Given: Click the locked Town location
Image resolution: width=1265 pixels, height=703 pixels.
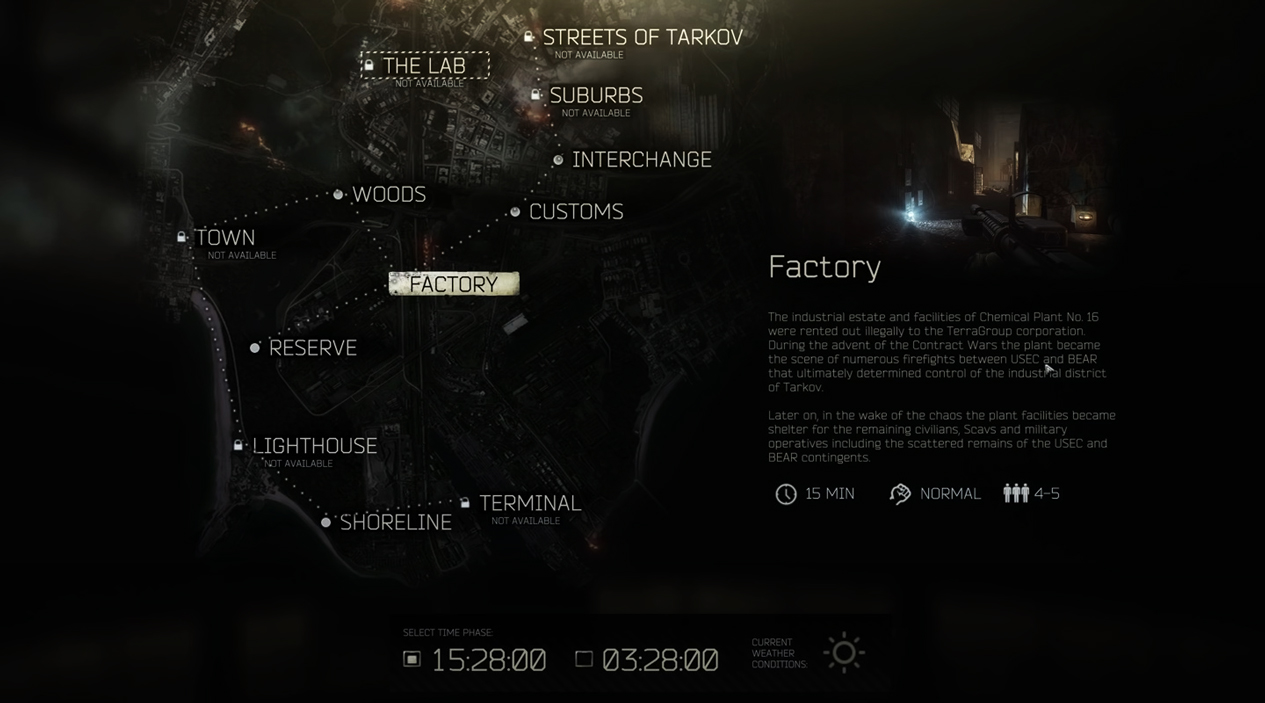Looking at the screenshot, I should click(225, 238).
